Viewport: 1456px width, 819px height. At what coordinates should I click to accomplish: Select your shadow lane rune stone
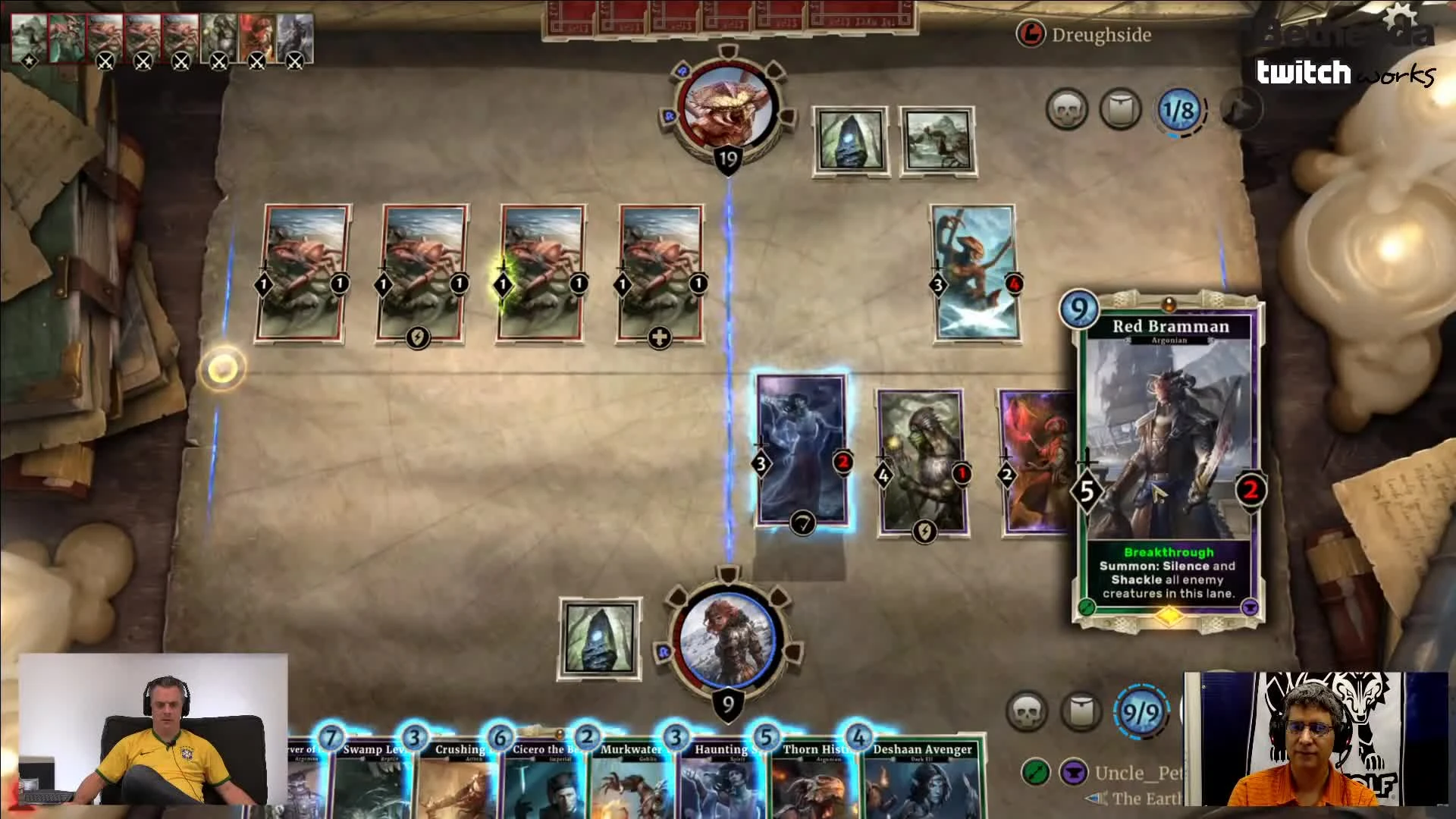pos(601,637)
